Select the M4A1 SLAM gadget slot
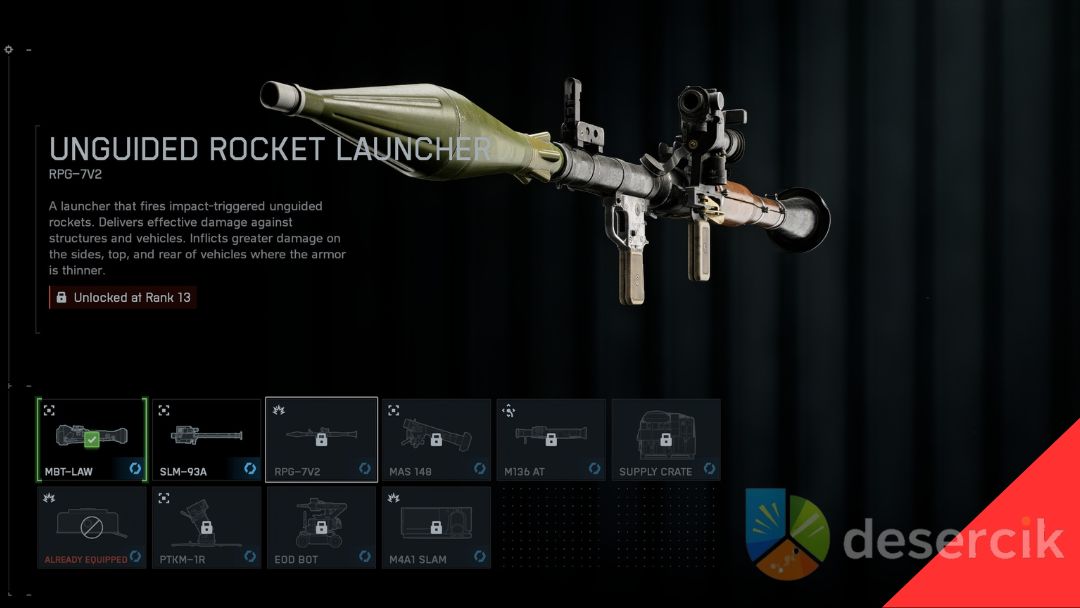 click(436, 527)
